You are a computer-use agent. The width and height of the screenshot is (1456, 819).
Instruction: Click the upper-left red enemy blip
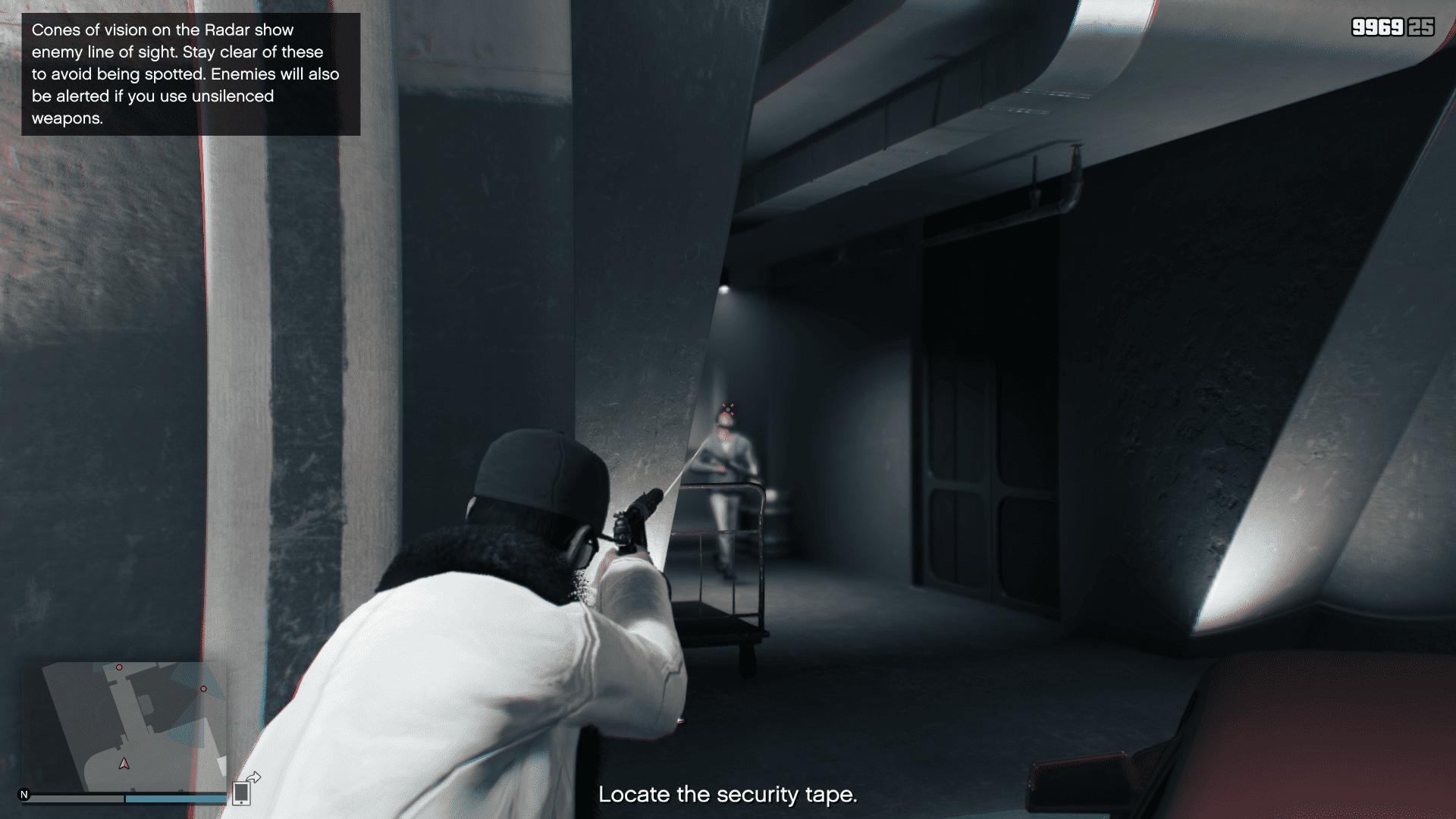click(x=121, y=668)
